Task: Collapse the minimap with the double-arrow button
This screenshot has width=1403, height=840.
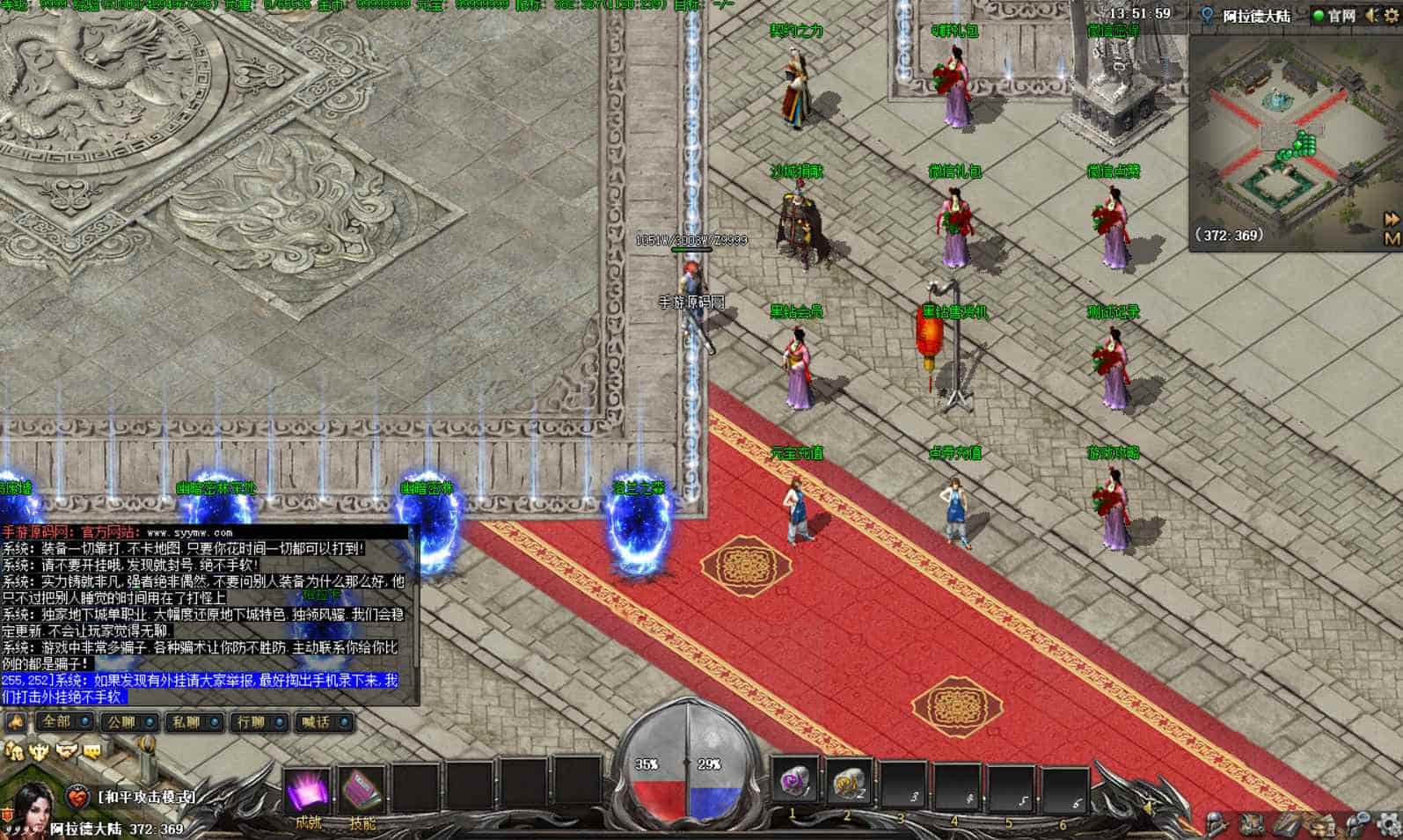Action: click(x=1392, y=218)
